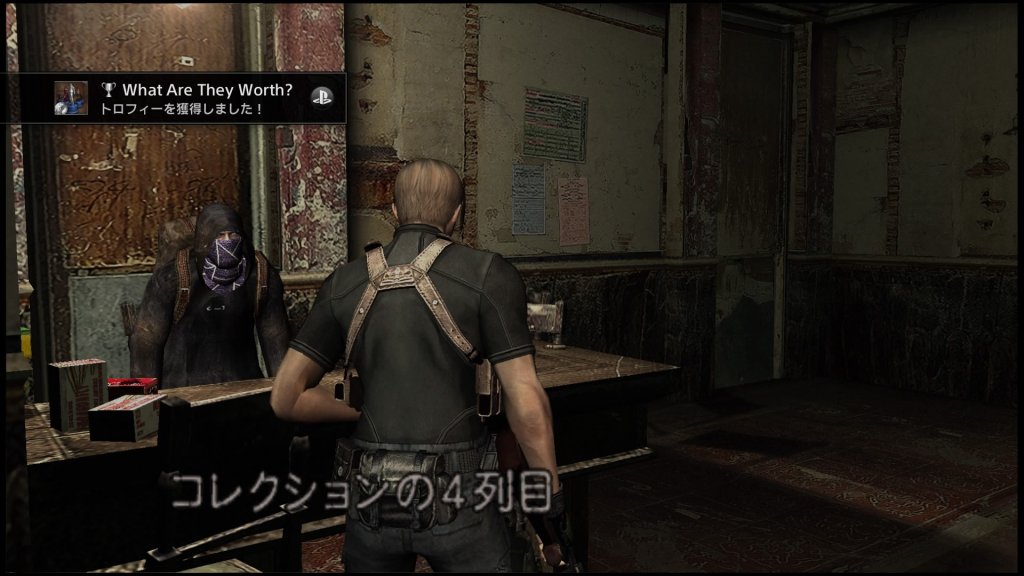The height and width of the screenshot is (576, 1024).
Task: Click the trophy thumbnail image in the notification
Action: tap(70, 97)
